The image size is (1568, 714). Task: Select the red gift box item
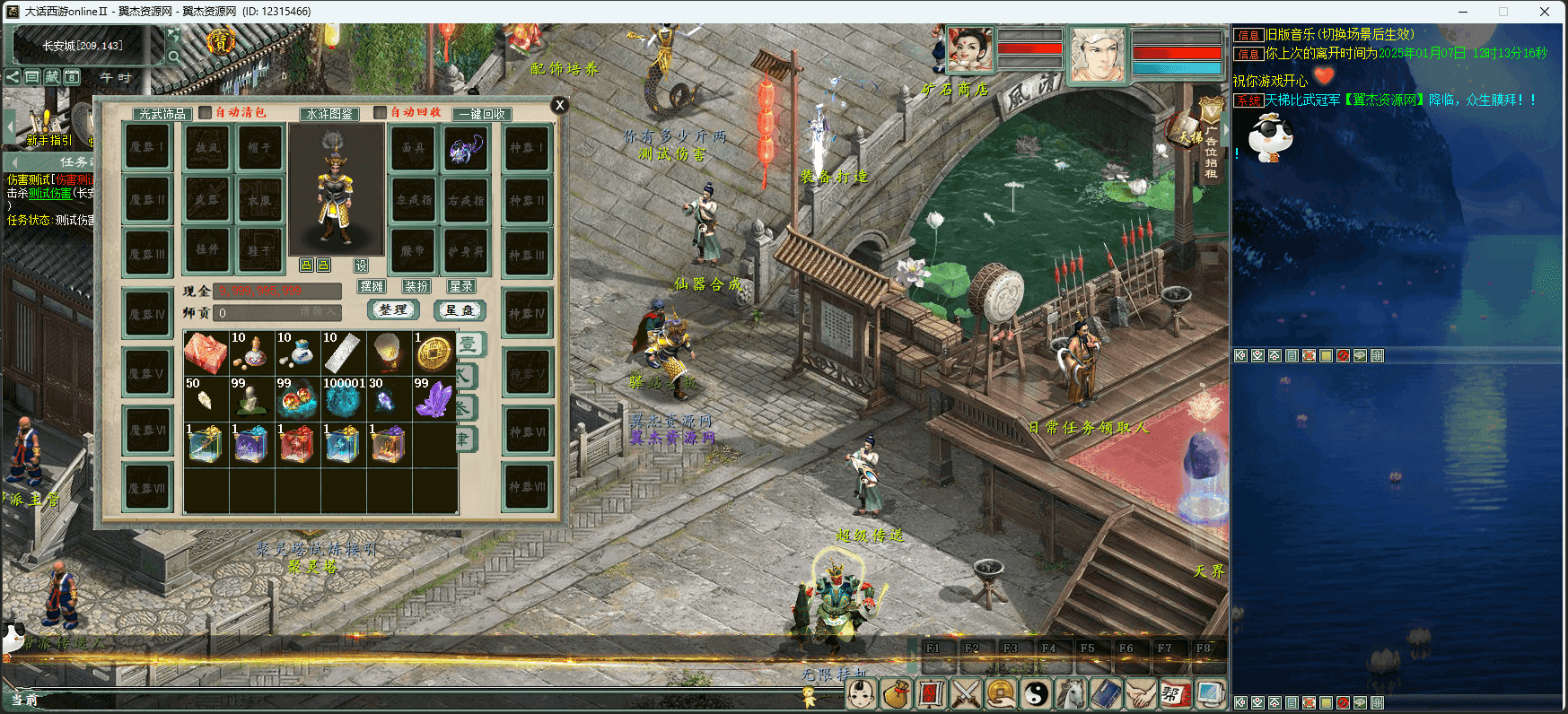[206, 353]
